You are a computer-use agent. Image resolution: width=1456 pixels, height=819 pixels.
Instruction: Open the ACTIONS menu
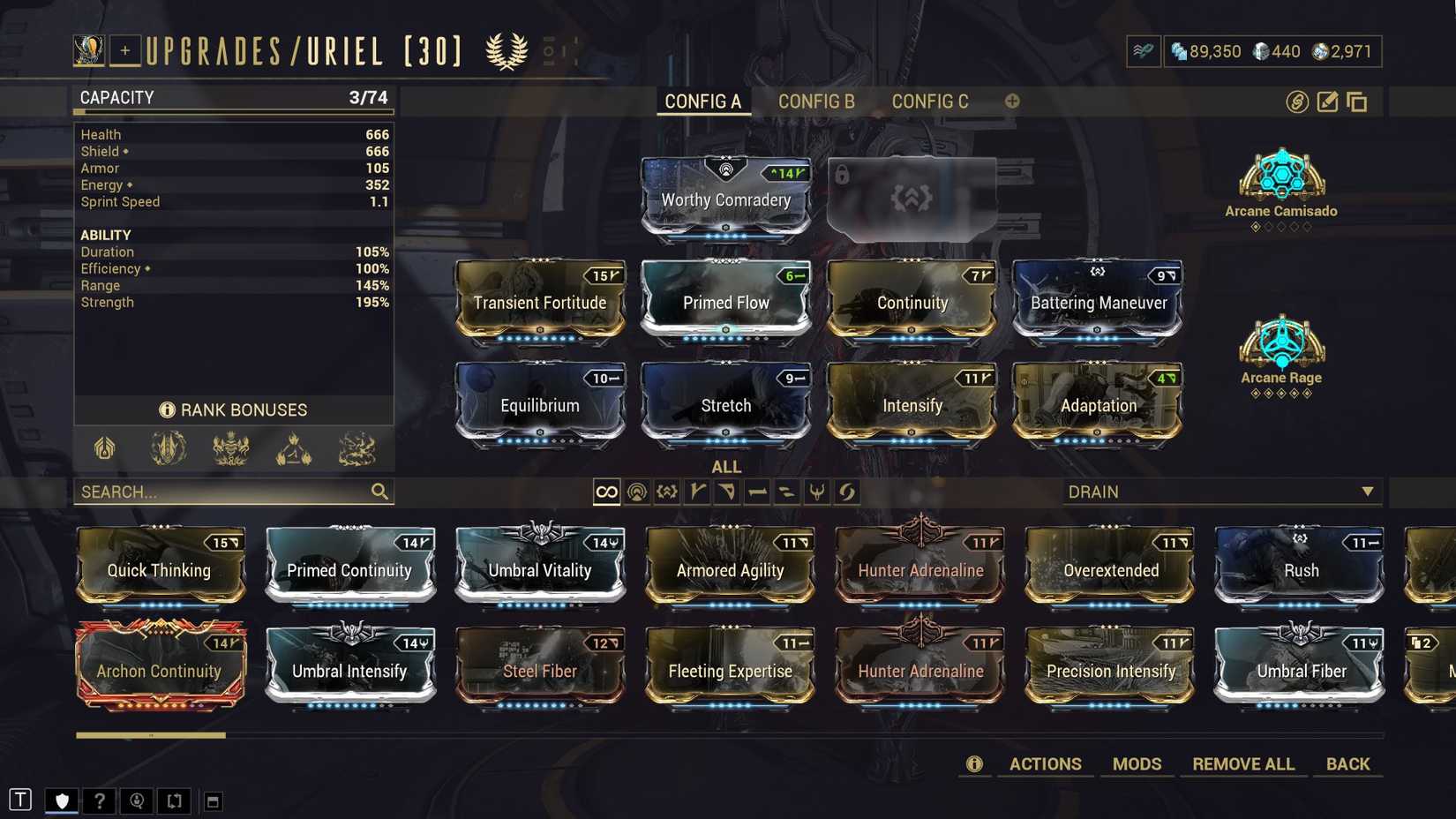(1045, 764)
